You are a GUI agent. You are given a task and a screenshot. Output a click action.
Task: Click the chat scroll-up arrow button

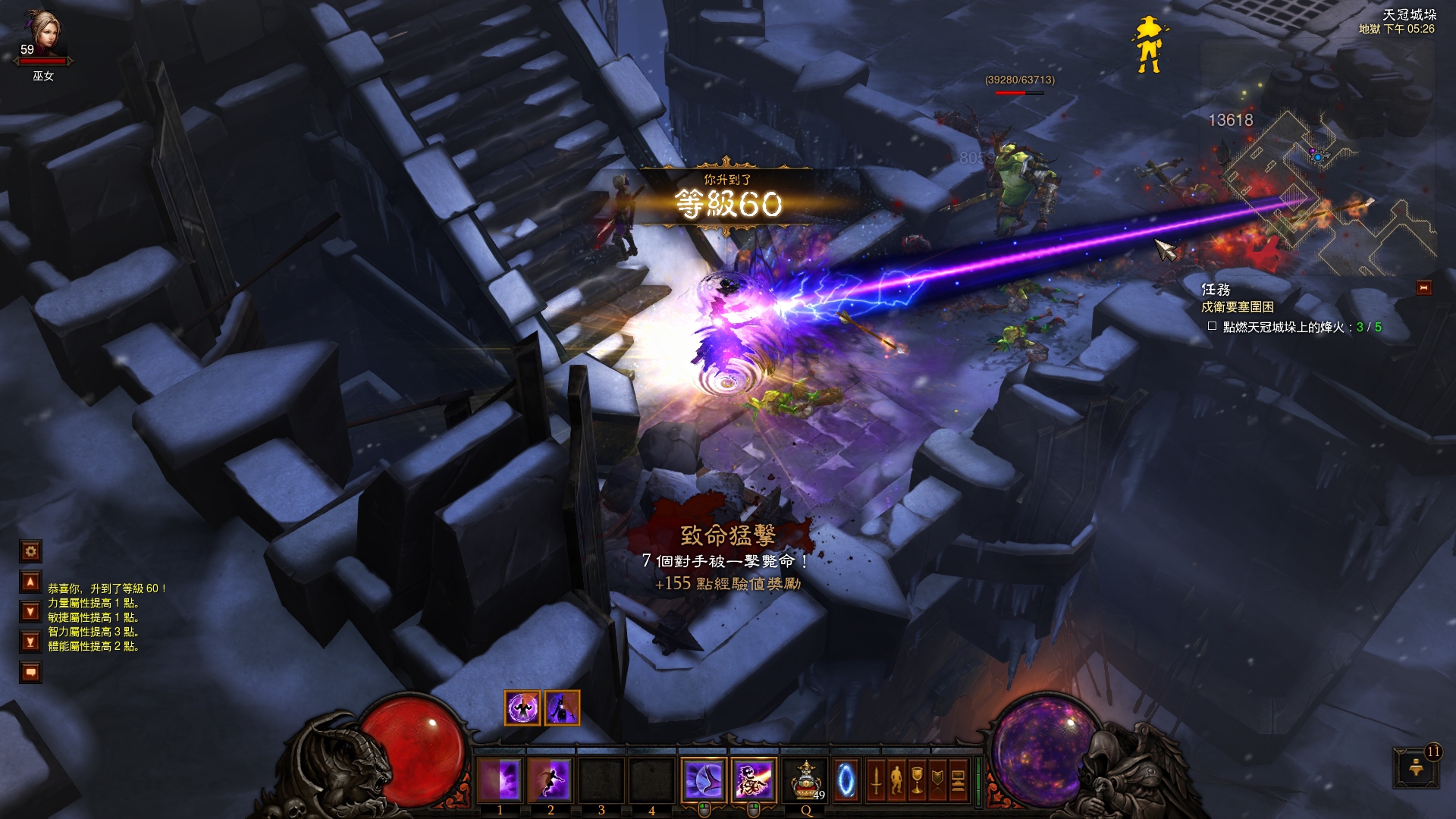click(30, 582)
